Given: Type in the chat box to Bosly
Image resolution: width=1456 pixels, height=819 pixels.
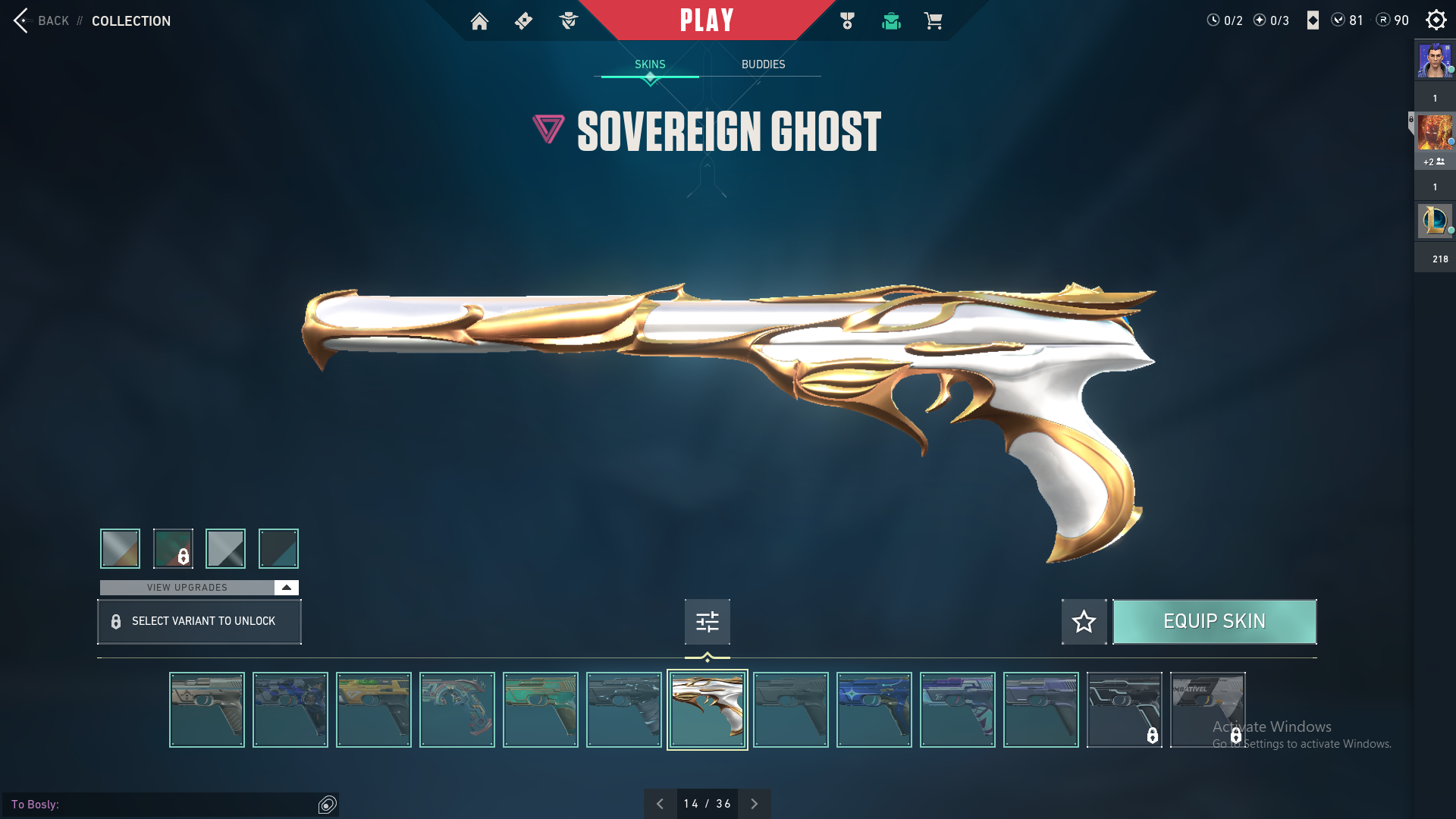Looking at the screenshot, I should [182, 805].
